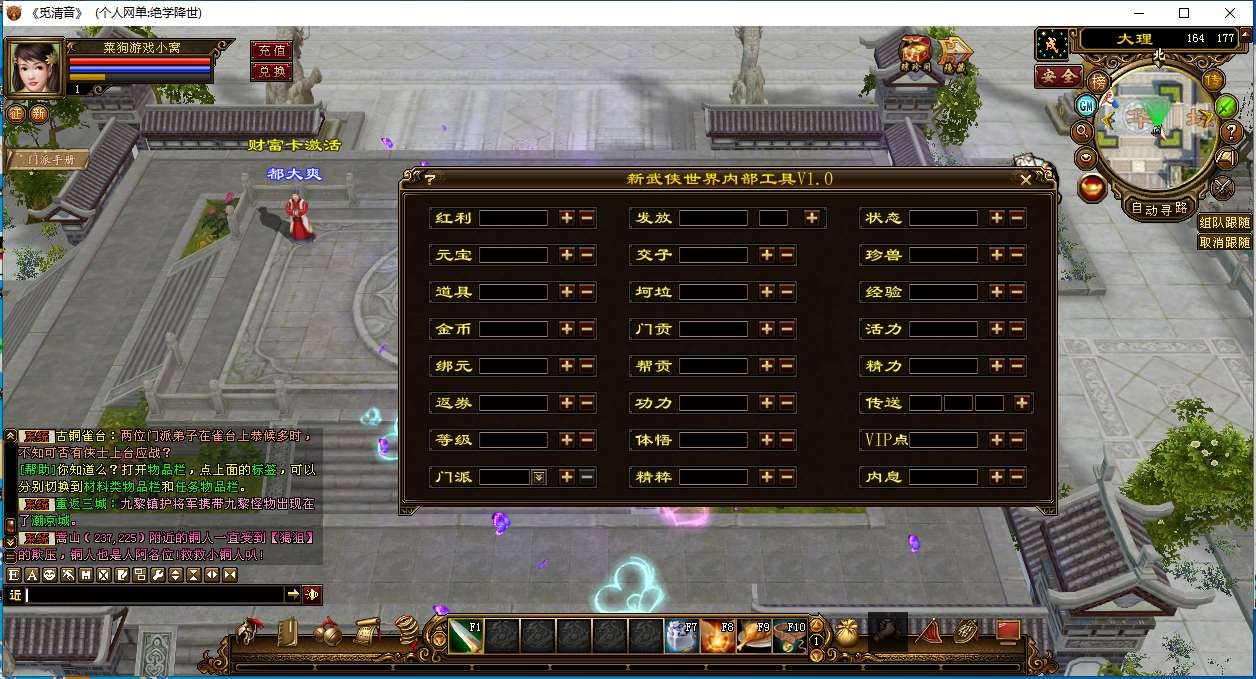Open the 充值 recharge button
The width and height of the screenshot is (1256, 679).
click(x=271, y=50)
